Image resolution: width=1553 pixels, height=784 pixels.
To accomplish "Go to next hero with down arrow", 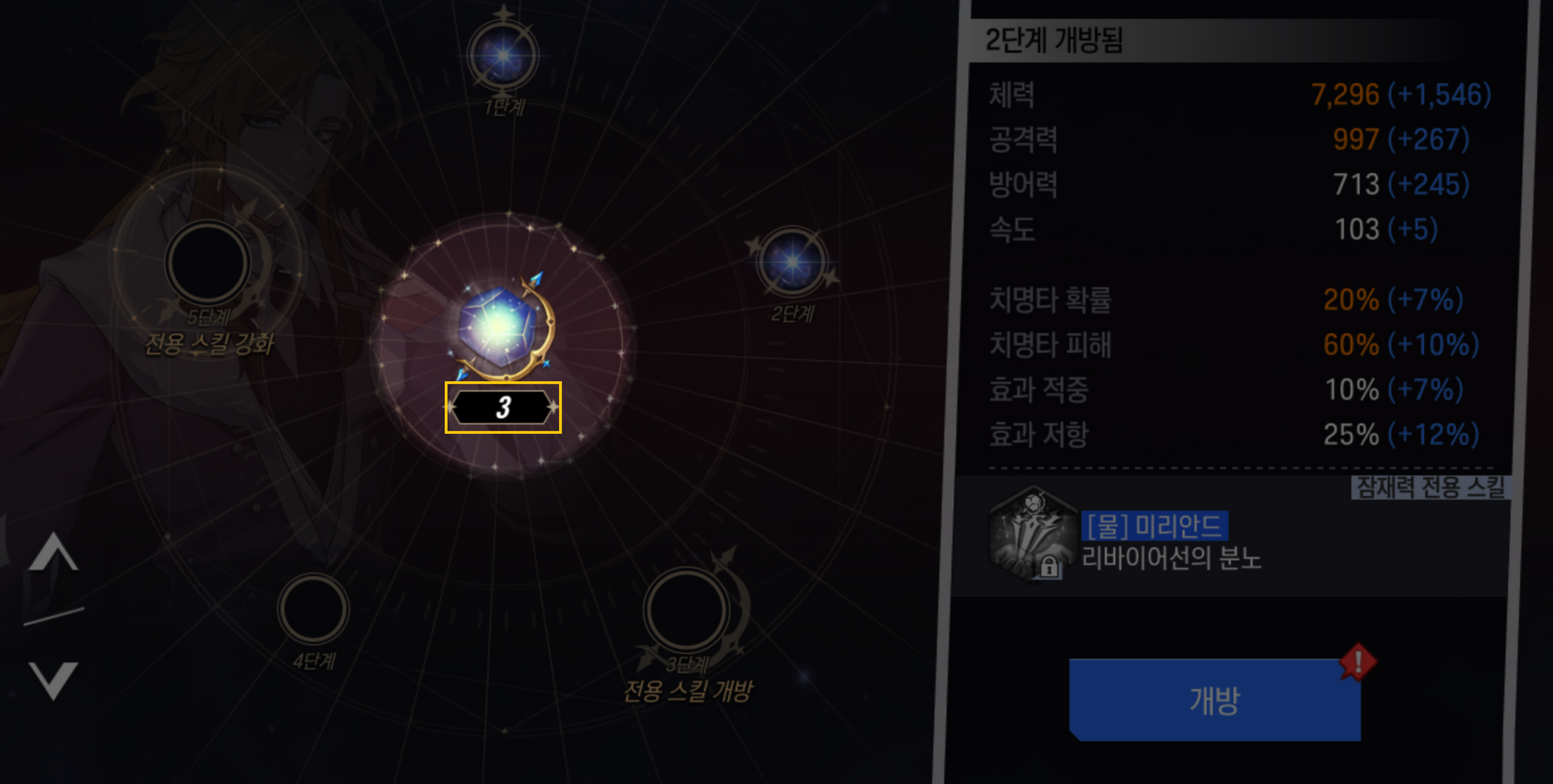I will coord(53,679).
